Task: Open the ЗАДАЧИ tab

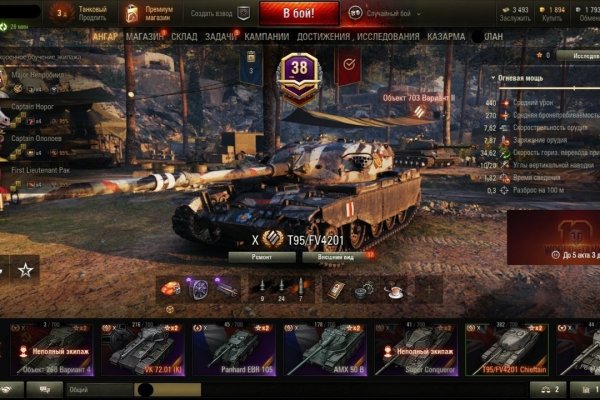Action: tap(221, 36)
